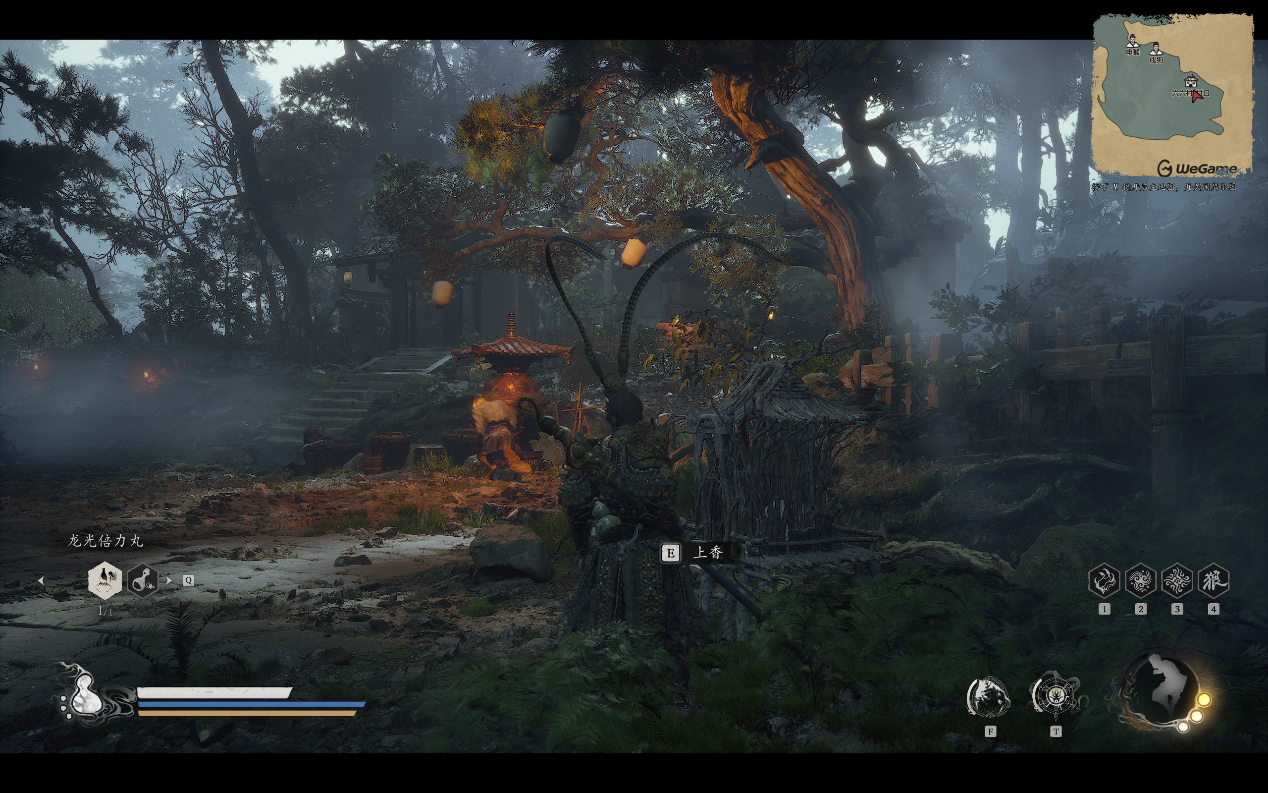Viewport: 1268px width, 793px height.
Task: Select the highlighted 龙光倍力丸 pill slot
Action: (105, 580)
